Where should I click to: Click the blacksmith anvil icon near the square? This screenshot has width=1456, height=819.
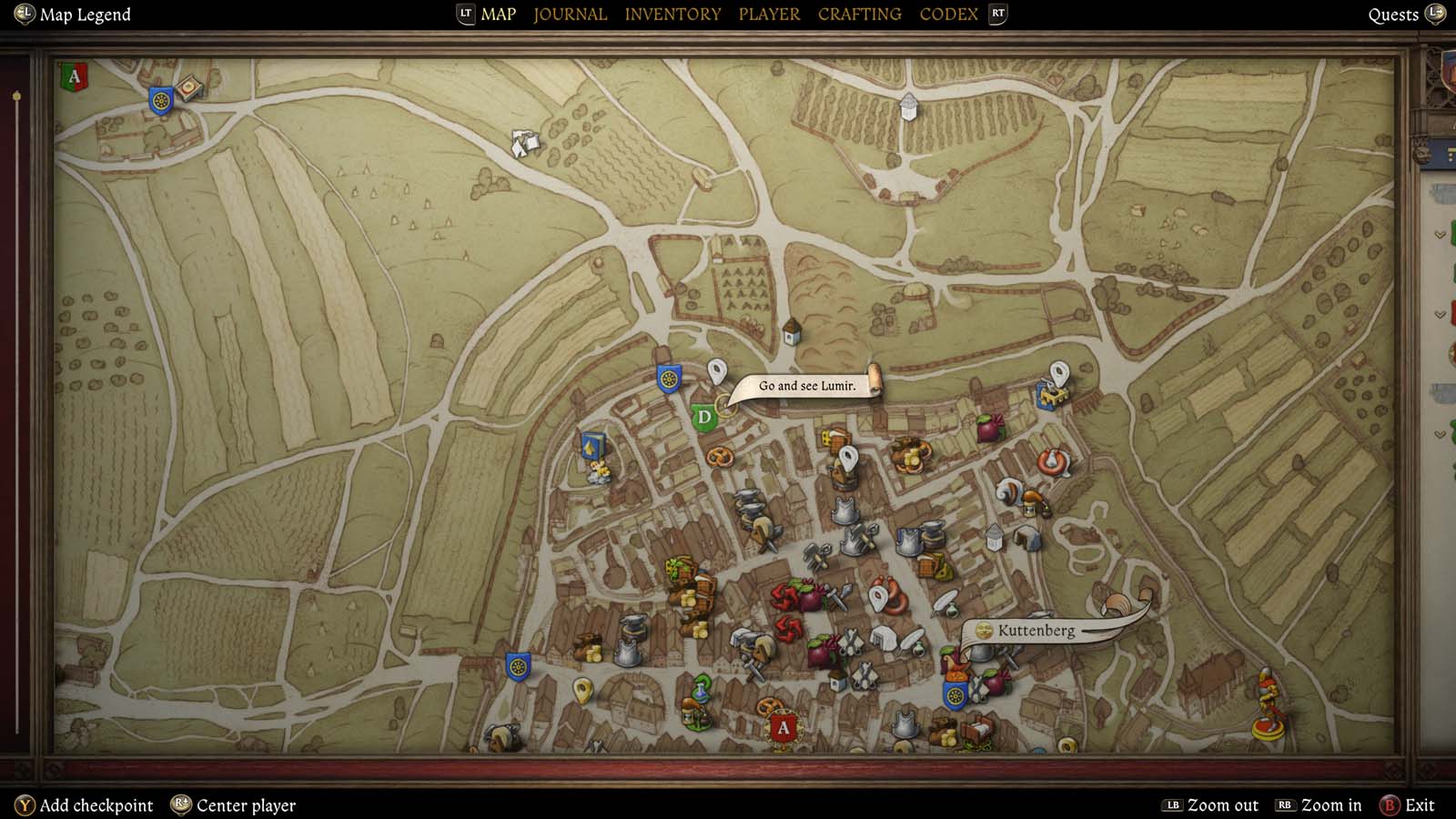[632, 625]
